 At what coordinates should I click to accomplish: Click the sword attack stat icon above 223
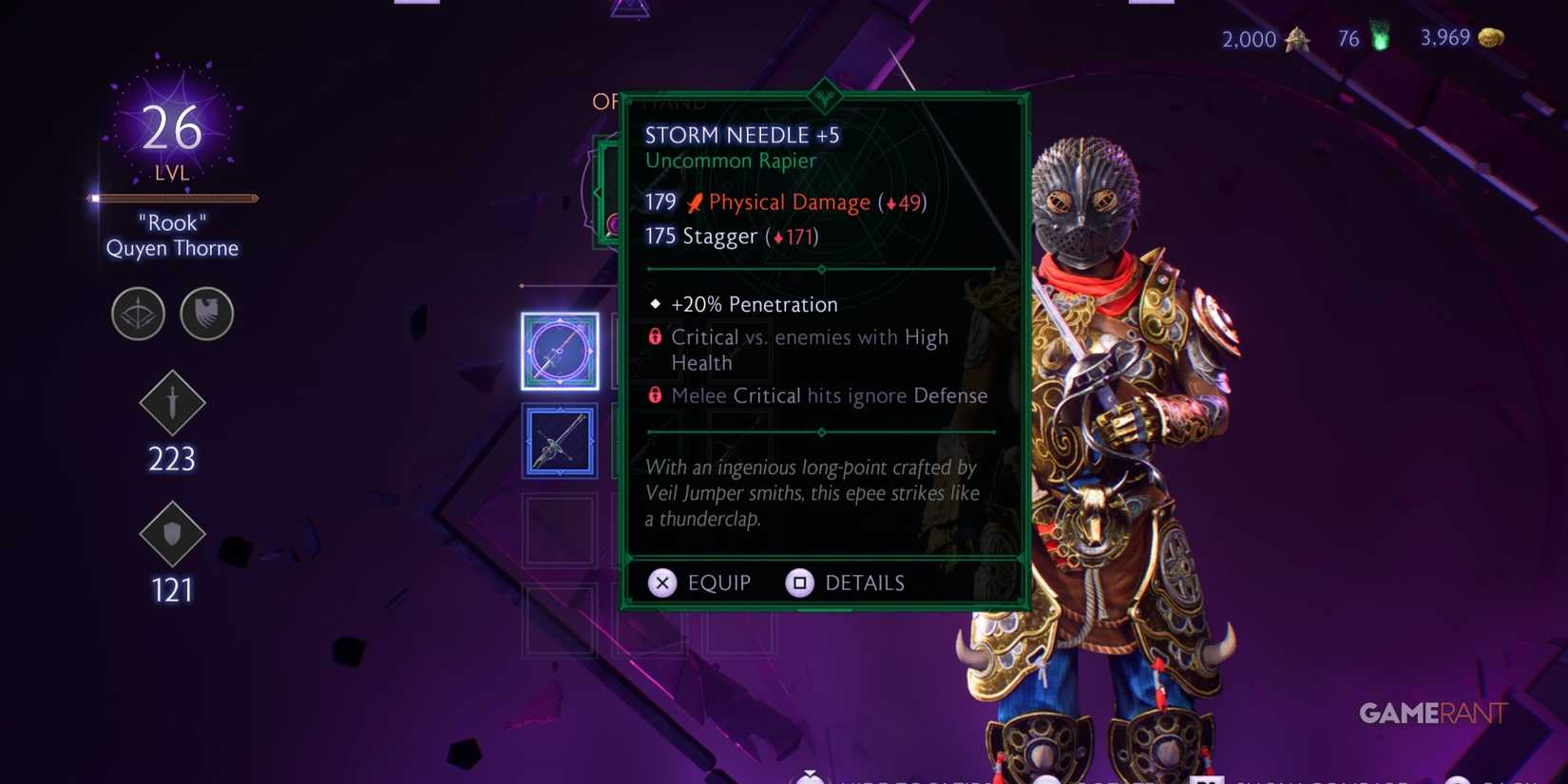point(172,403)
